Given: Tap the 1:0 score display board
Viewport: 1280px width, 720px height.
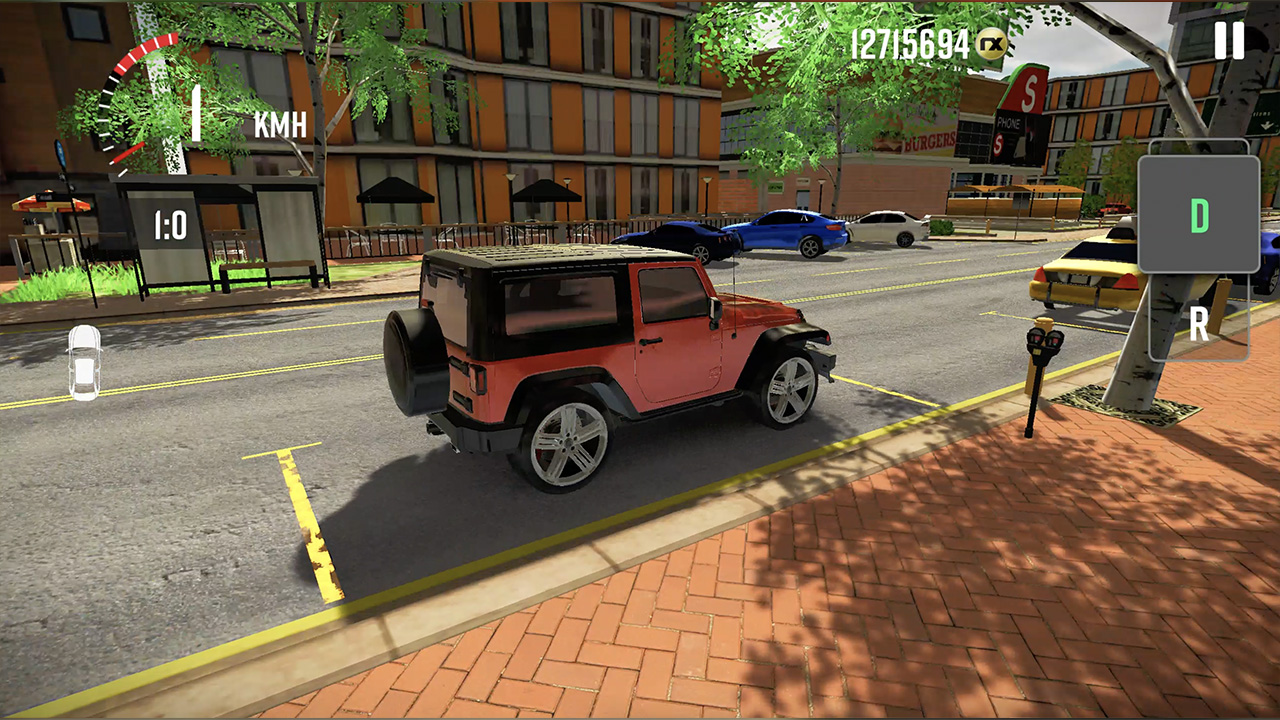Looking at the screenshot, I should tap(168, 227).
